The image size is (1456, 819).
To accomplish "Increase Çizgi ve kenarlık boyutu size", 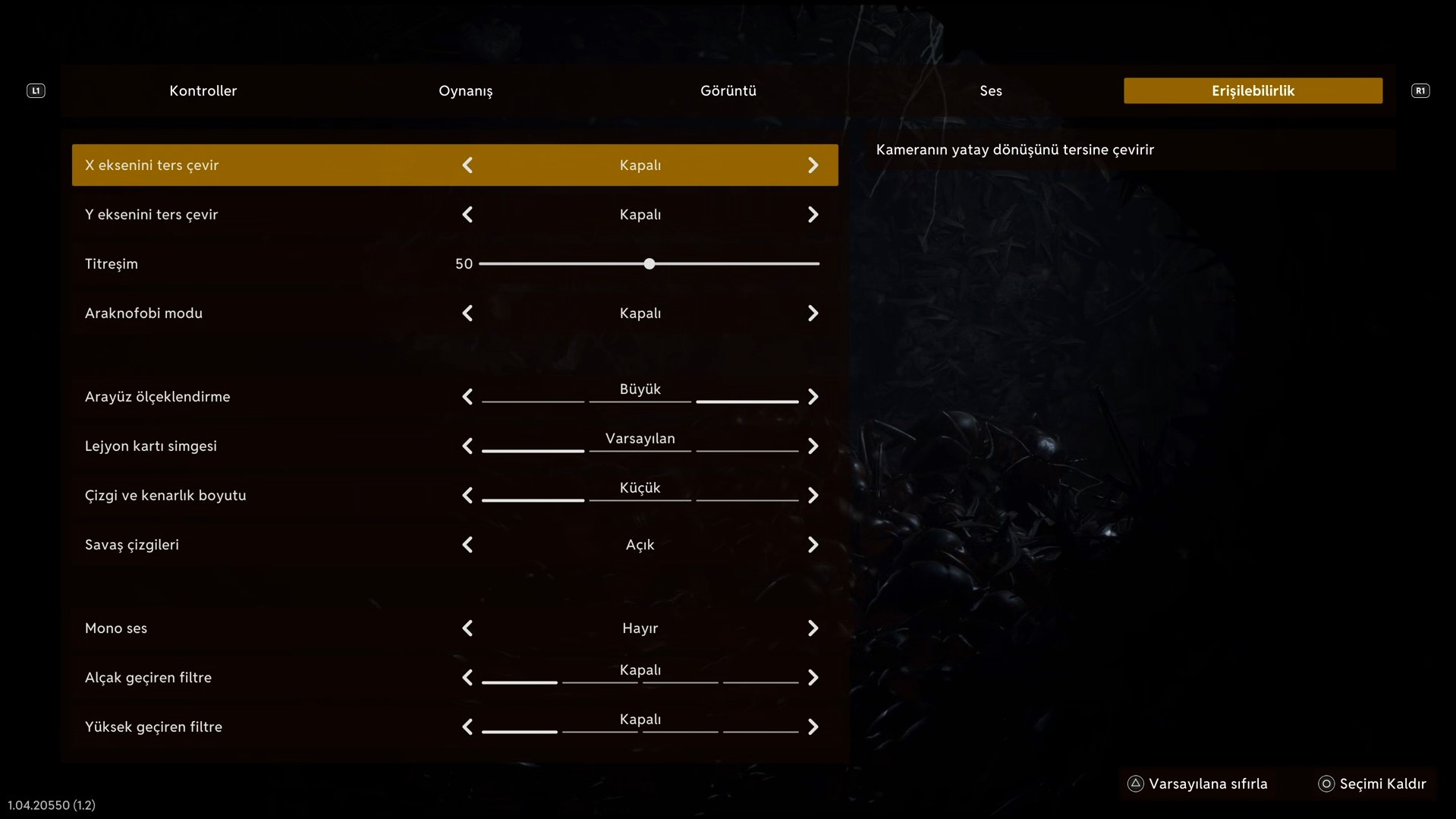I will click(813, 496).
